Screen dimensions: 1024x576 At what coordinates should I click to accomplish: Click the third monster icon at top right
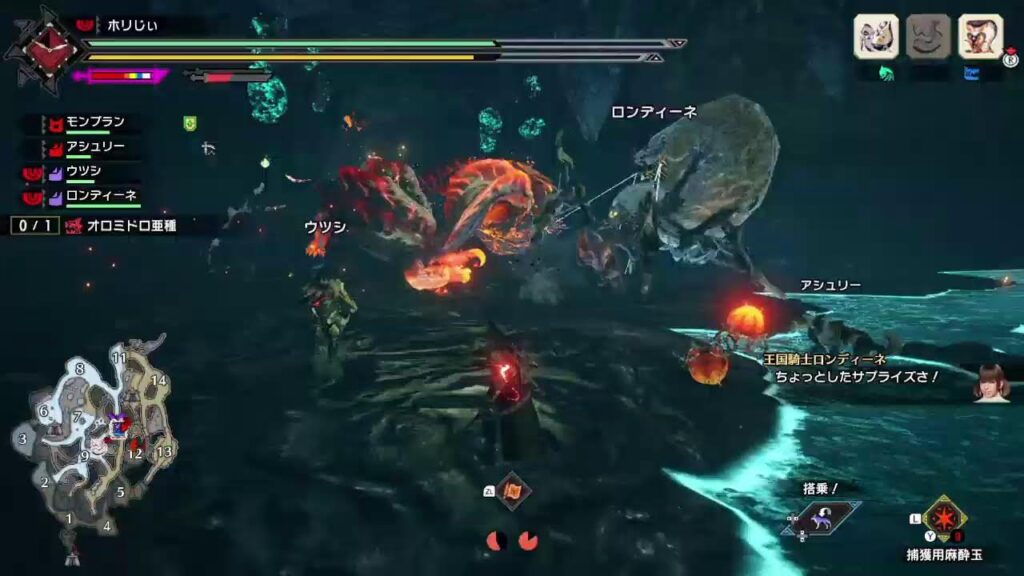coord(980,37)
